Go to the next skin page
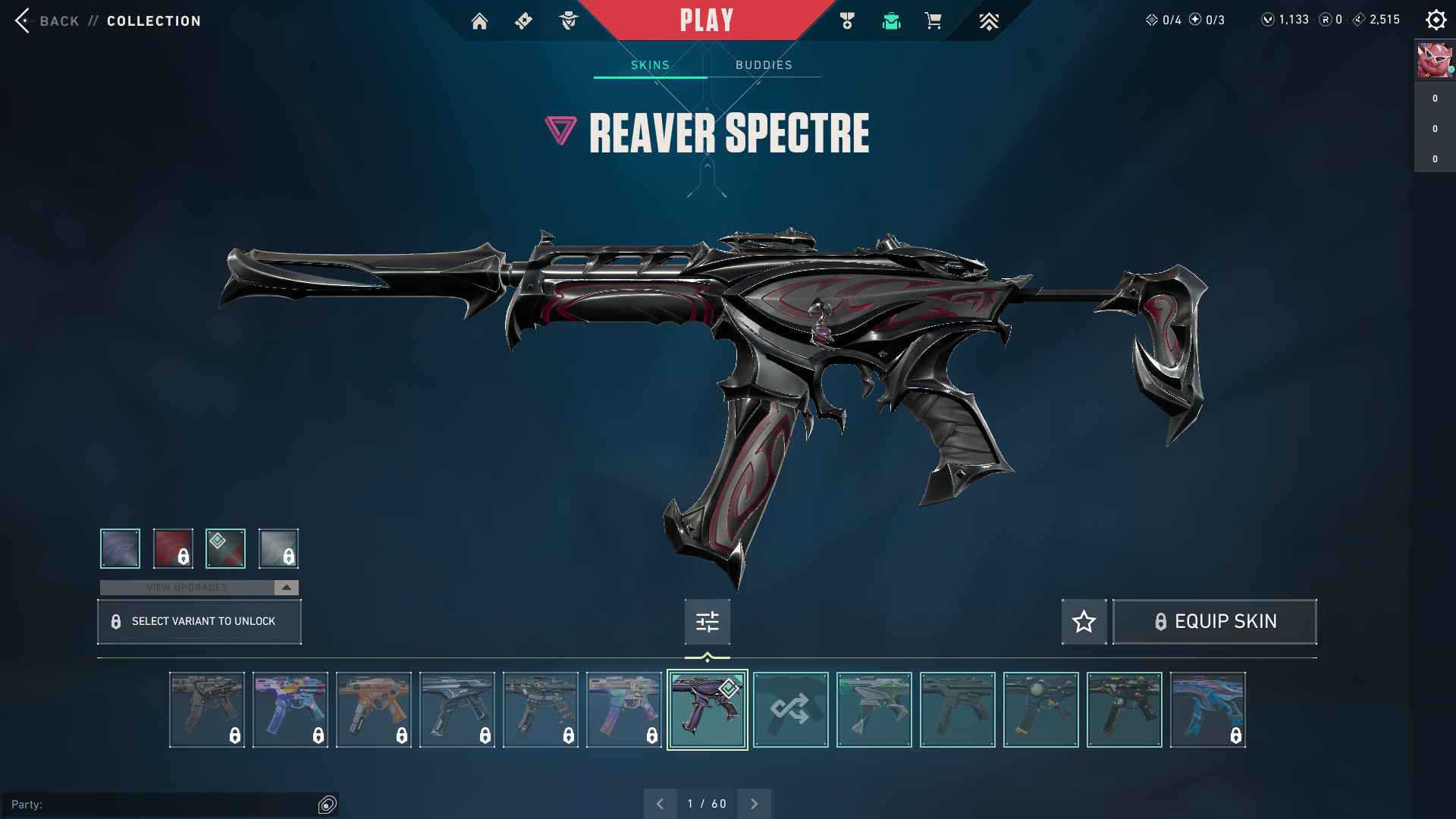1456x819 pixels. click(754, 804)
